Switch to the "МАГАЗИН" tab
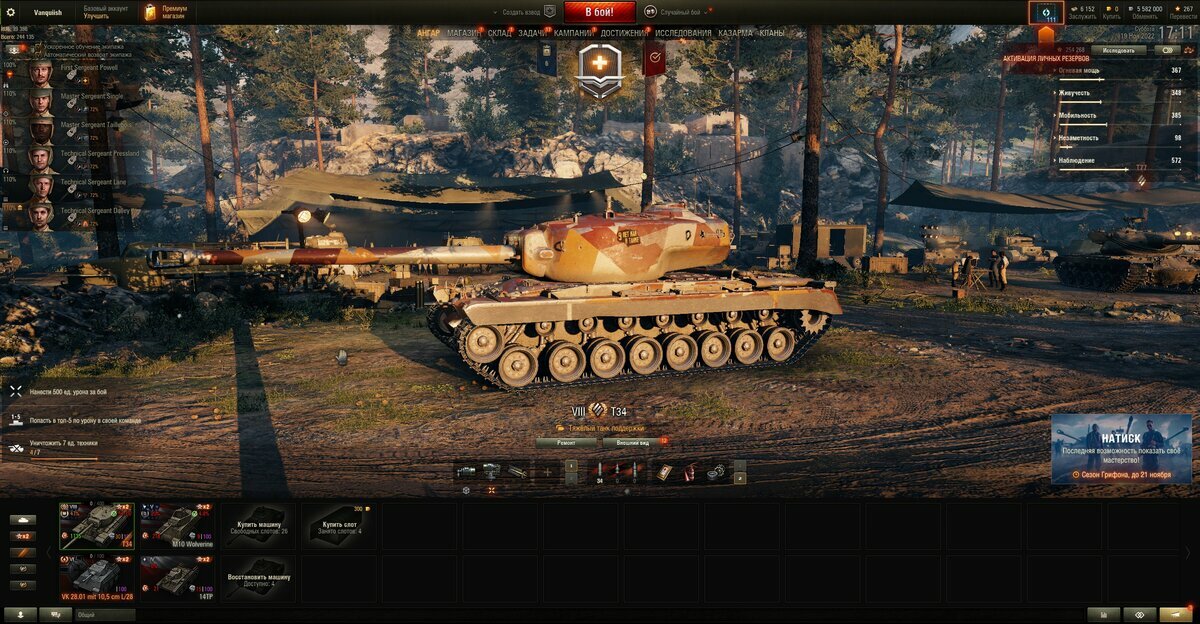 (x=464, y=33)
